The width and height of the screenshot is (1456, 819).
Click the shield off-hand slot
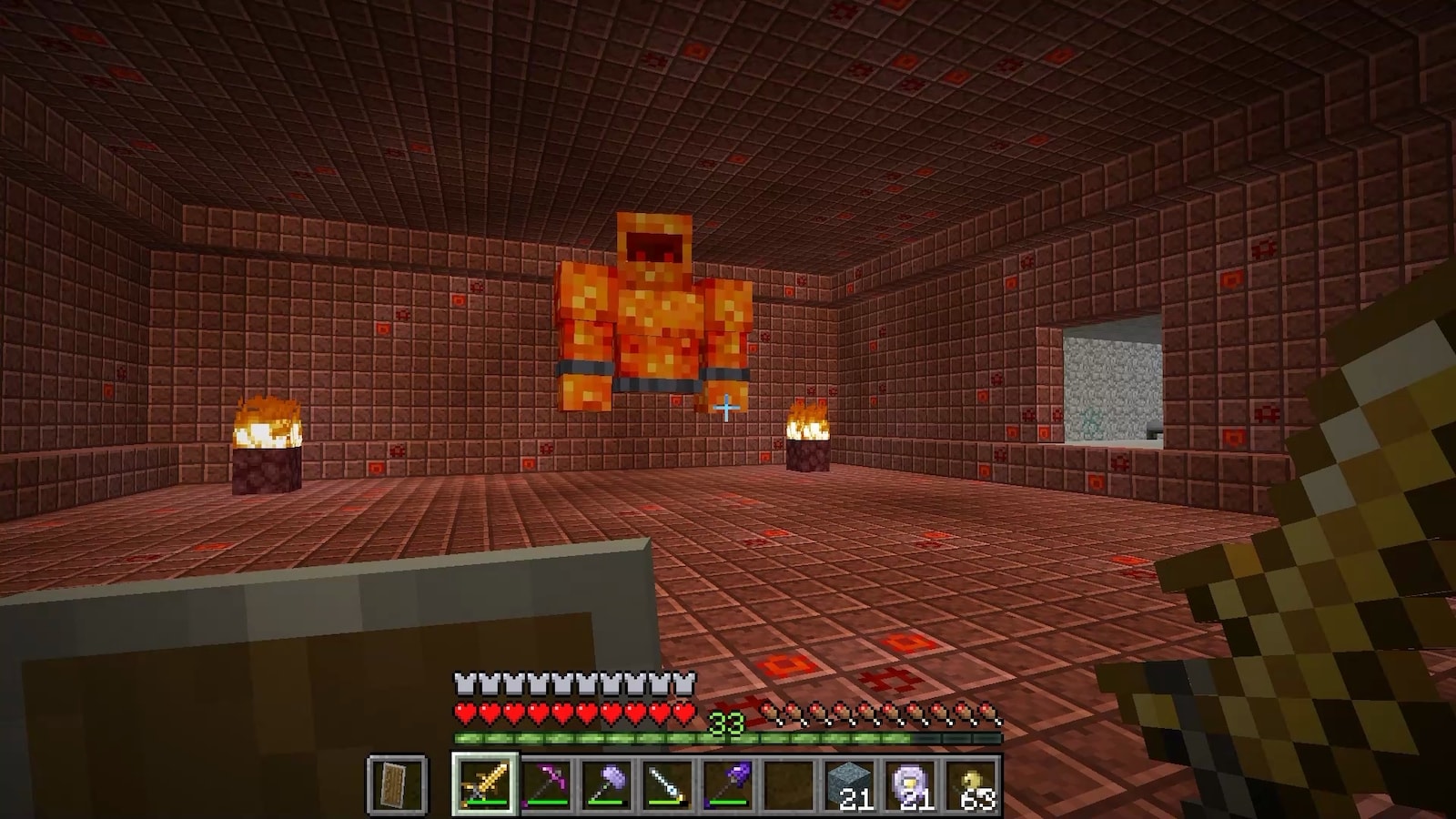pyautogui.click(x=398, y=783)
